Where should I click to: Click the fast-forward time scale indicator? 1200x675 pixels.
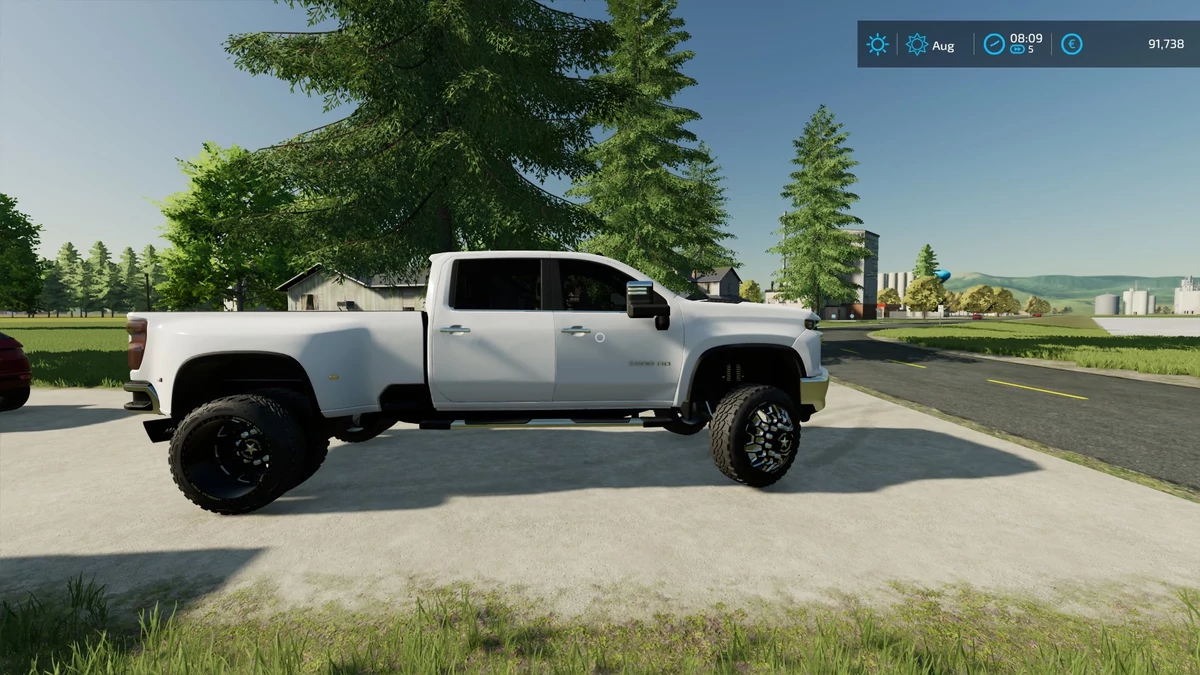coord(1018,50)
